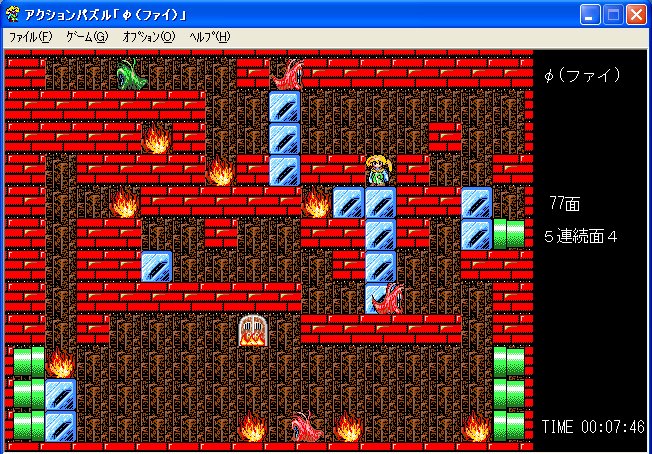Viewport: 652px width, 454px height.
Task: Open the オプション(O) menu
Action: click(x=148, y=37)
